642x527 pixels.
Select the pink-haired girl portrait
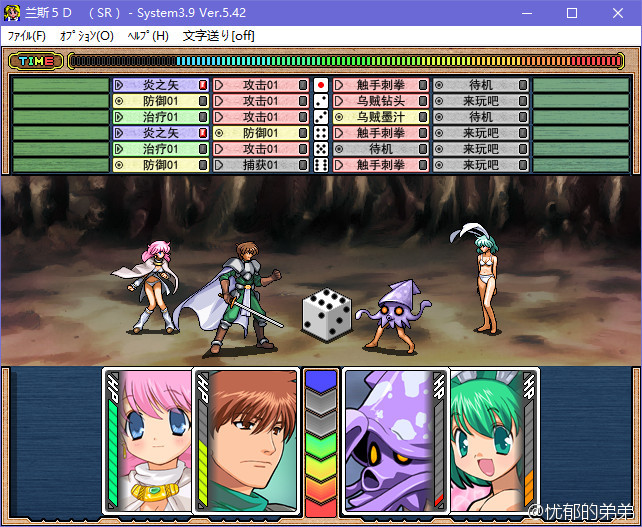(150, 440)
